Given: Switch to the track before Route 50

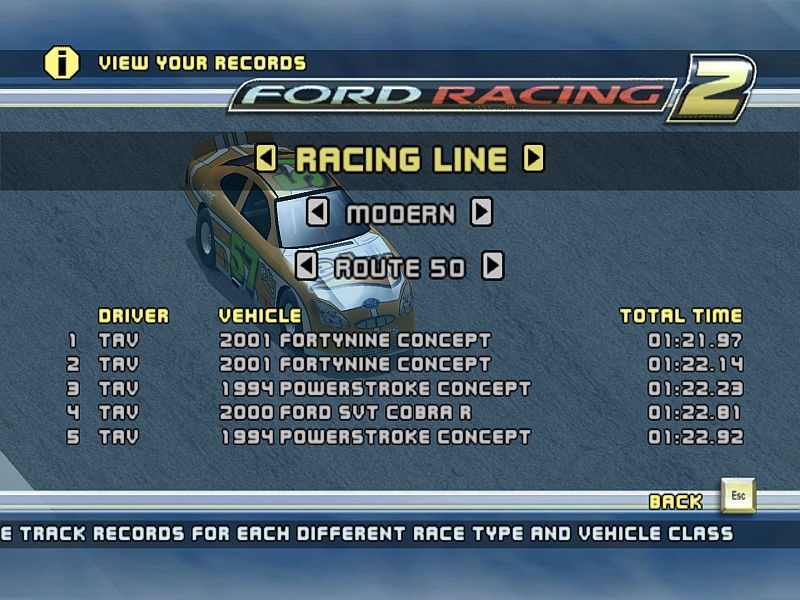Looking at the screenshot, I should coord(307,266).
